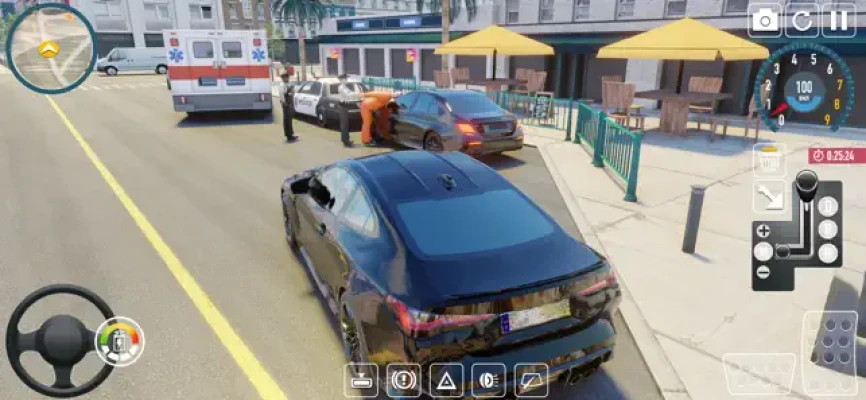Step on the brake pedal
This screenshot has width=866, height=400.
tap(759, 374)
